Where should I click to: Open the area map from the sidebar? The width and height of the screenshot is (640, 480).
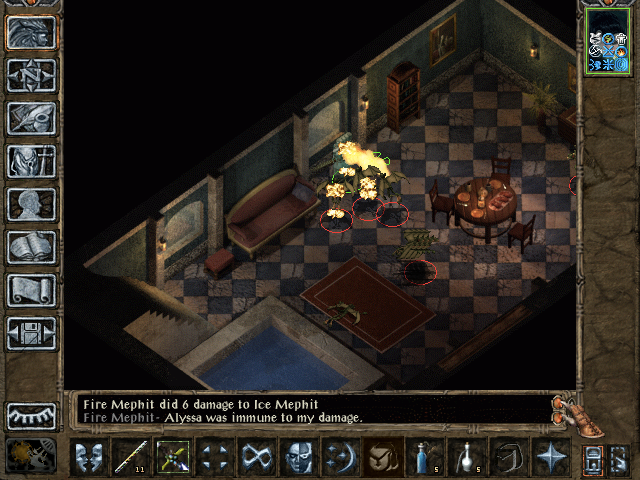click(32, 75)
